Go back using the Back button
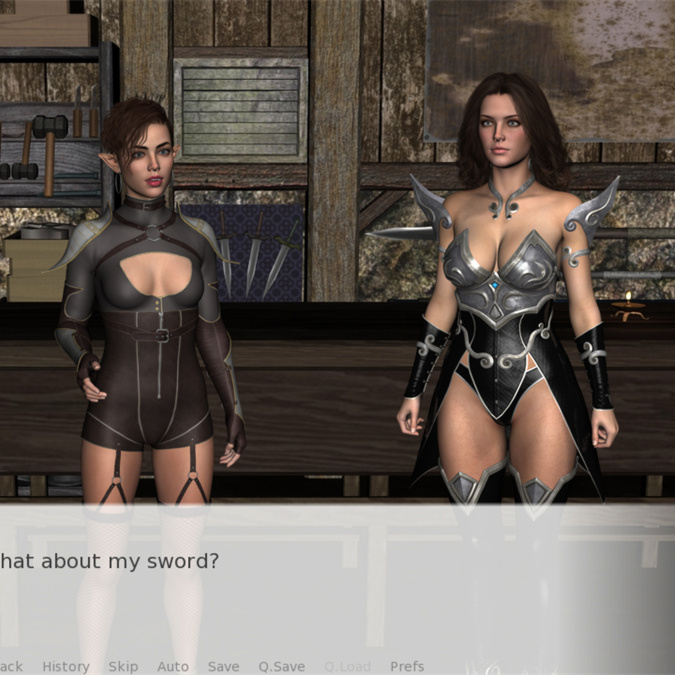 10,666
